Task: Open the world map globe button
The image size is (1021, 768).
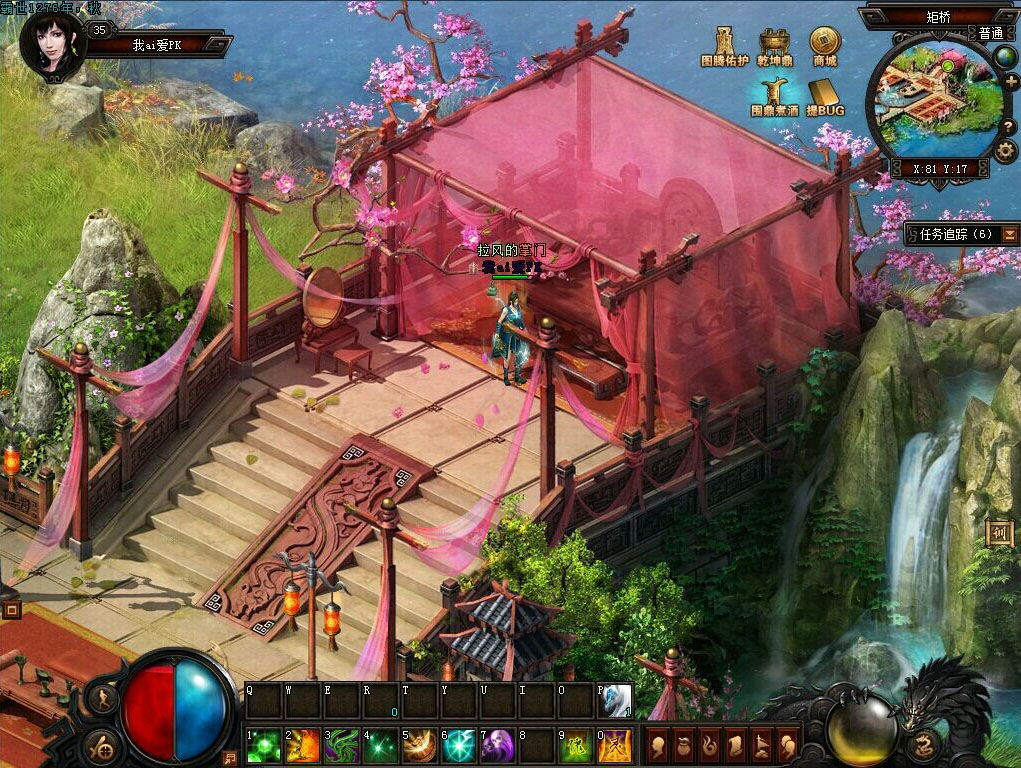Action: [1005, 57]
